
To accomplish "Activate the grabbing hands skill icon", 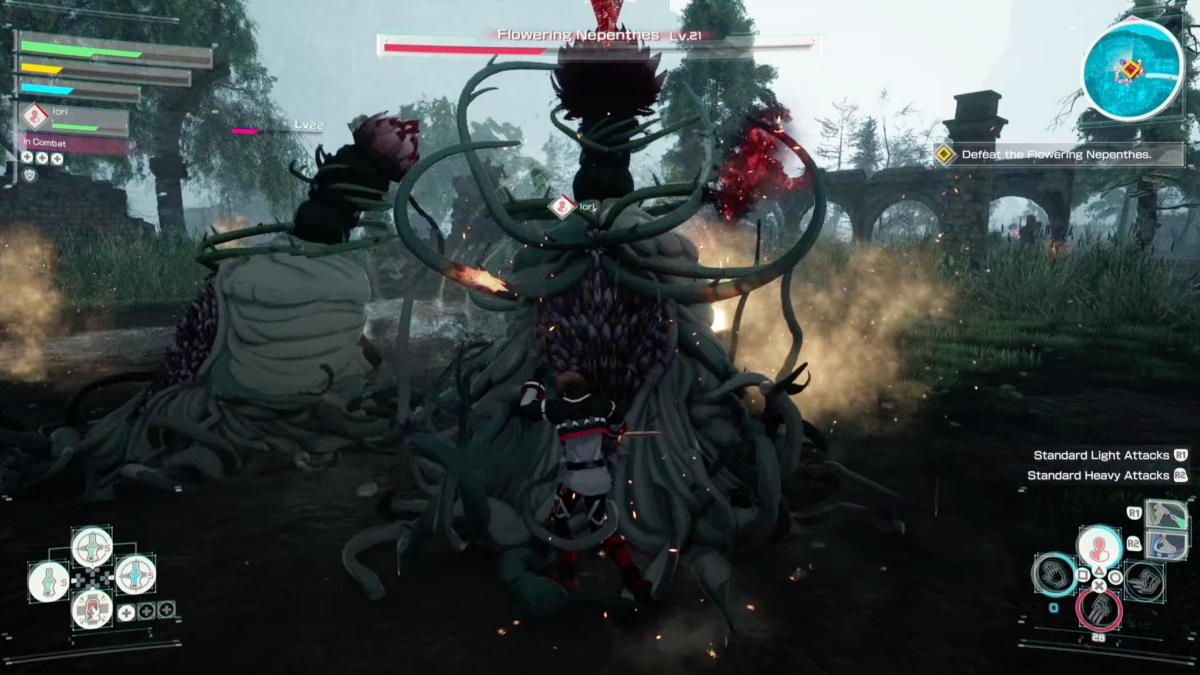I will coord(1144,581).
